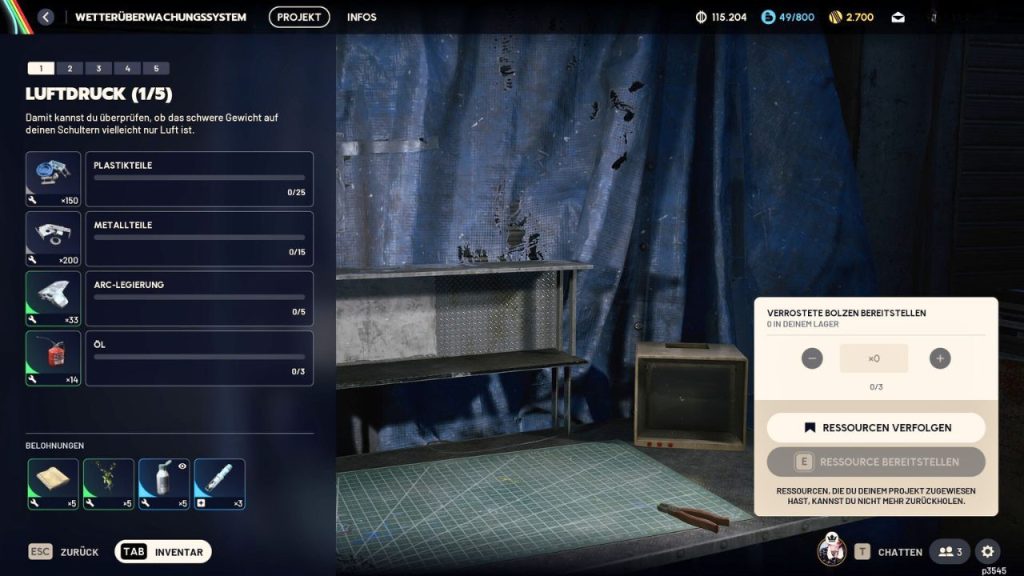1024x576 pixels.
Task: Open the Inventar screen
Action: click(164, 552)
